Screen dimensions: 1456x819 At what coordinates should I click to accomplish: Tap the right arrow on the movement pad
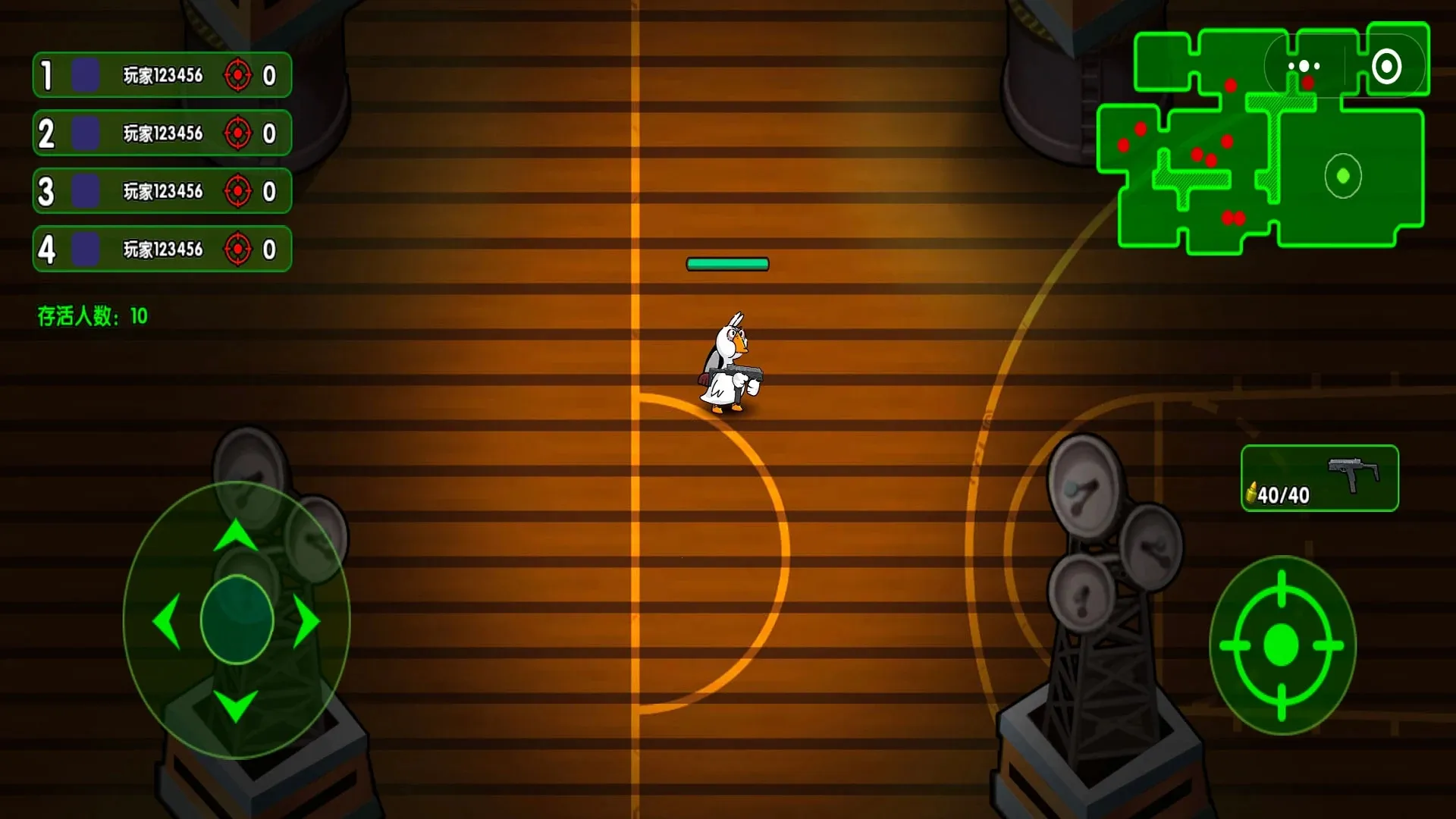coord(306,621)
